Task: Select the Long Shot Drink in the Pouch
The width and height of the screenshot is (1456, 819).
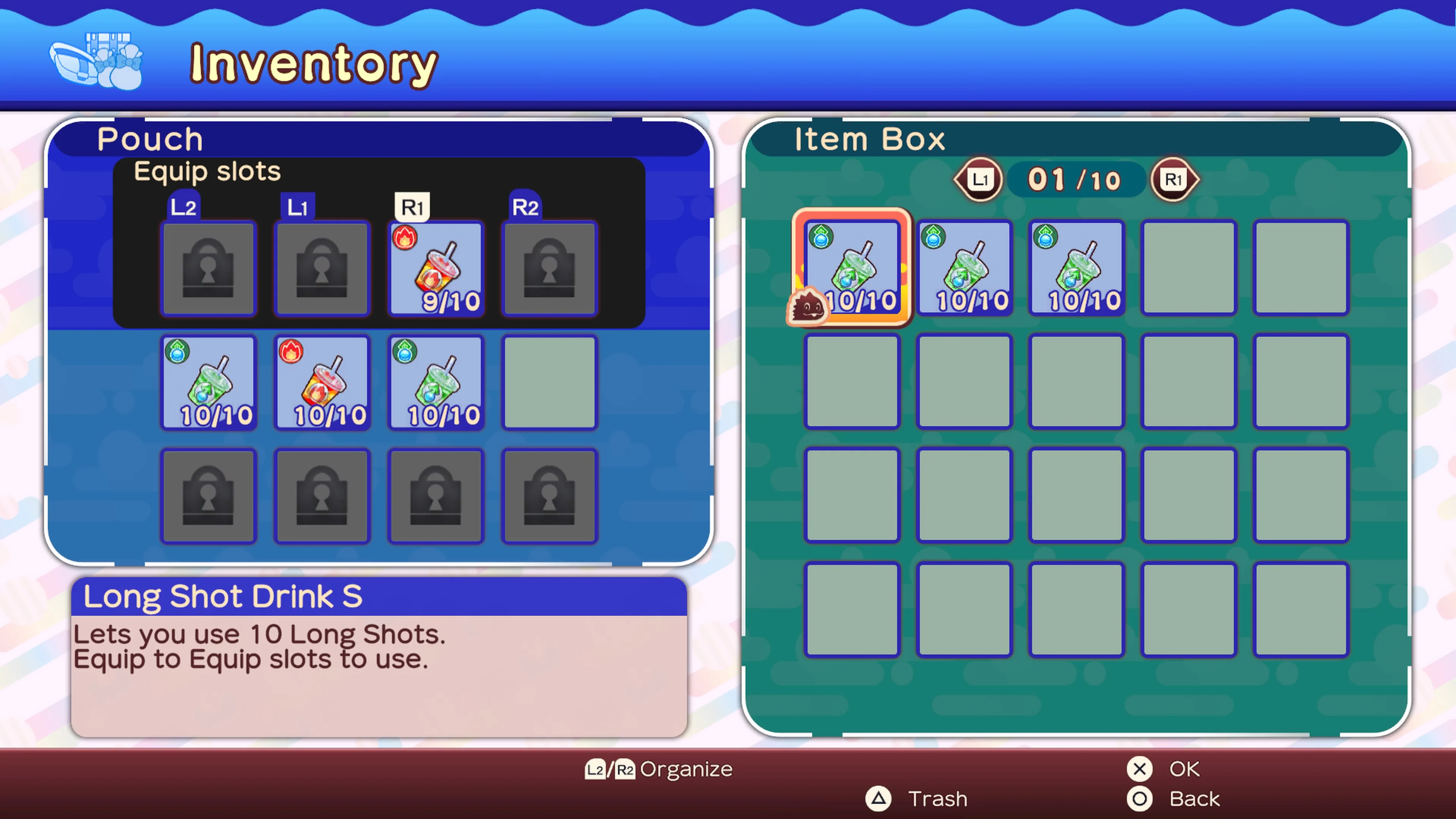Action: tap(209, 383)
